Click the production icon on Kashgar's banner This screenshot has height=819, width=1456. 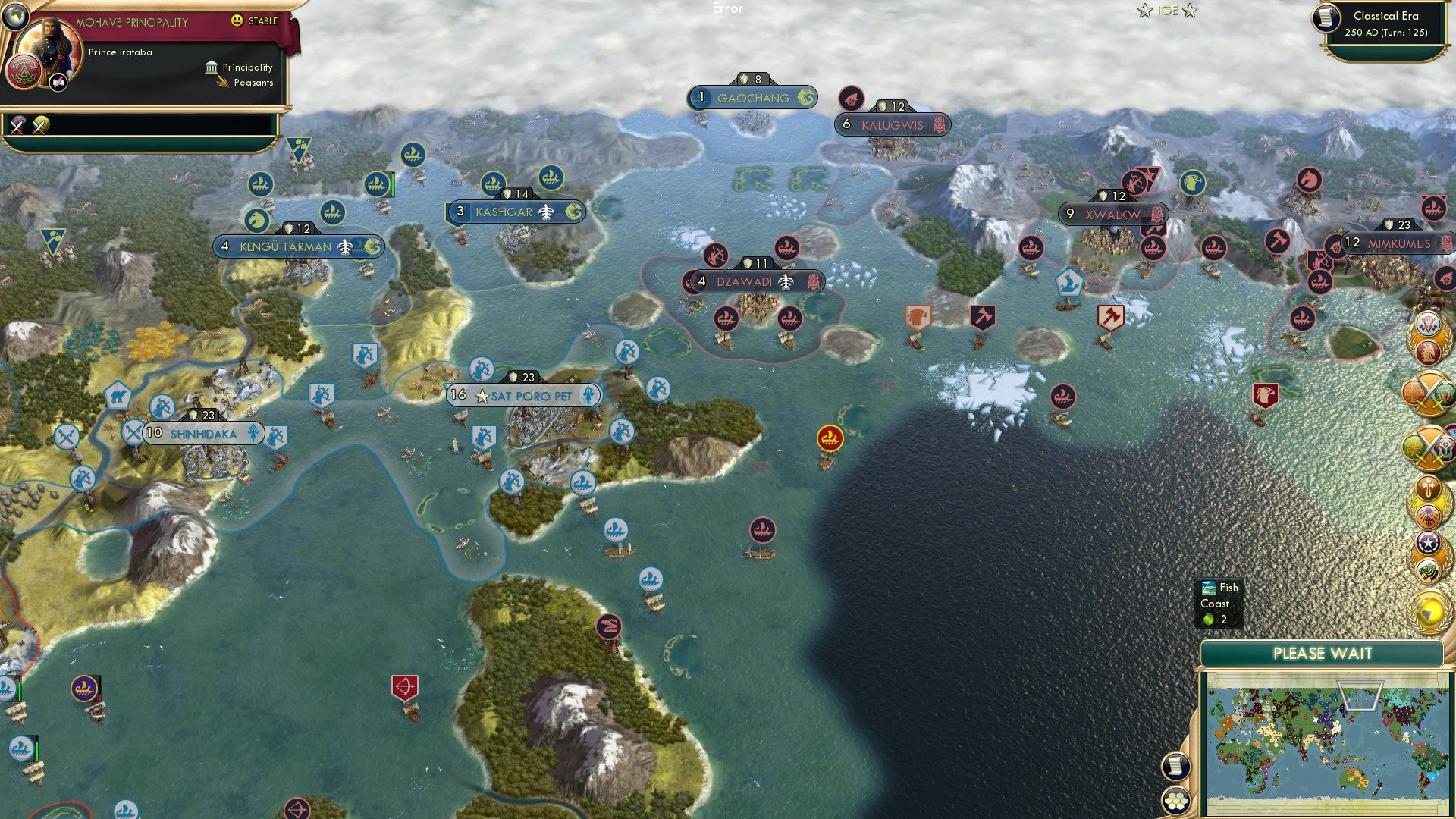tap(545, 212)
